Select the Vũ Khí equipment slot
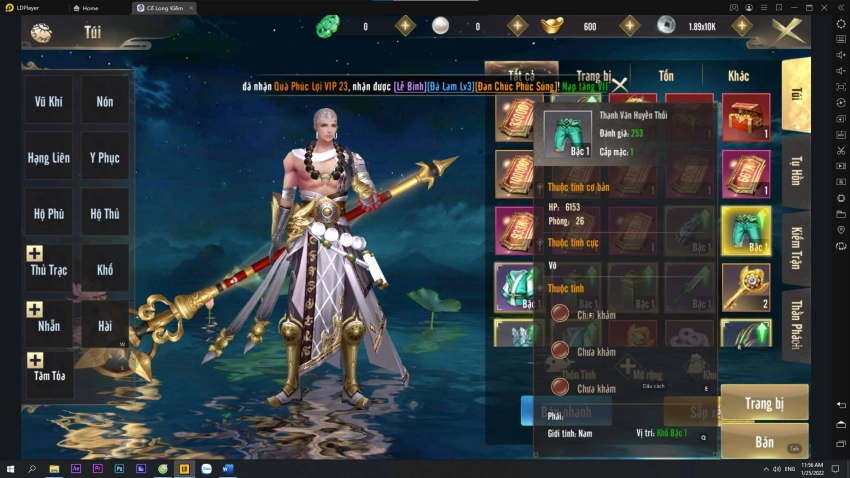The width and height of the screenshot is (850, 478). (48, 101)
